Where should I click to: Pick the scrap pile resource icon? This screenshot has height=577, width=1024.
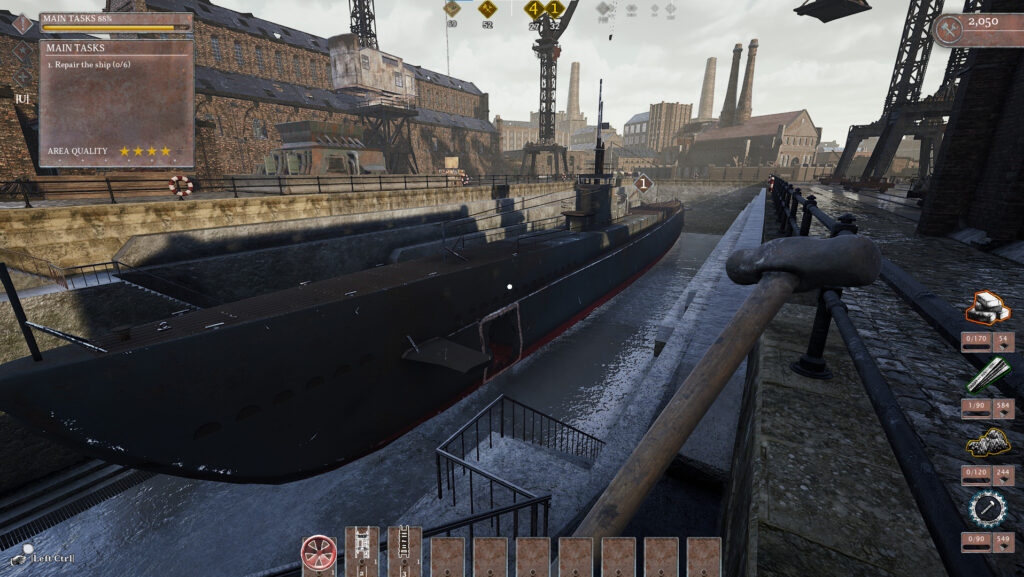[x=988, y=442]
